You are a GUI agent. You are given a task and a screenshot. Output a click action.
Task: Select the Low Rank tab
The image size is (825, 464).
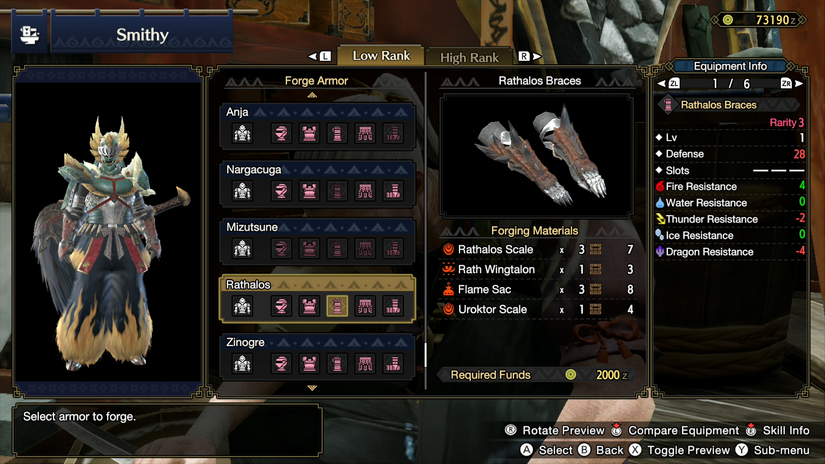click(x=381, y=56)
